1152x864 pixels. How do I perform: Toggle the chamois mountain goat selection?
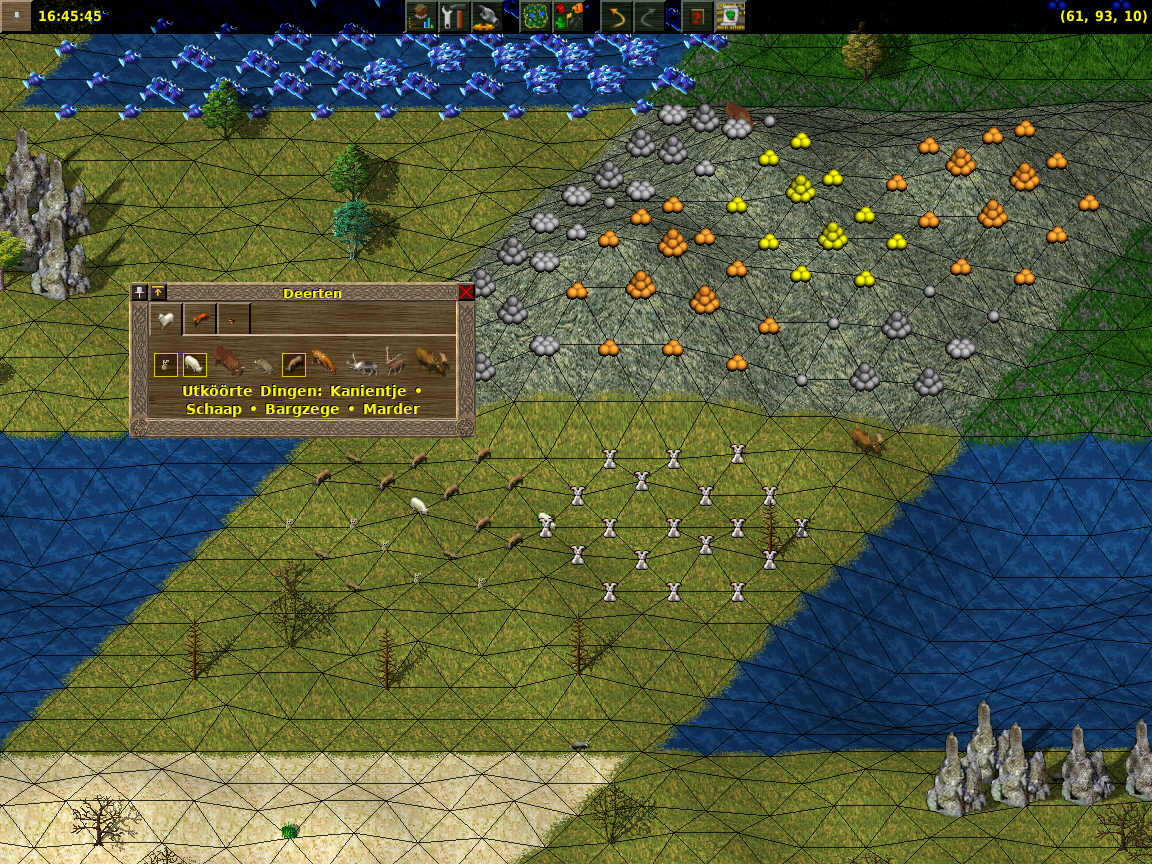click(294, 364)
